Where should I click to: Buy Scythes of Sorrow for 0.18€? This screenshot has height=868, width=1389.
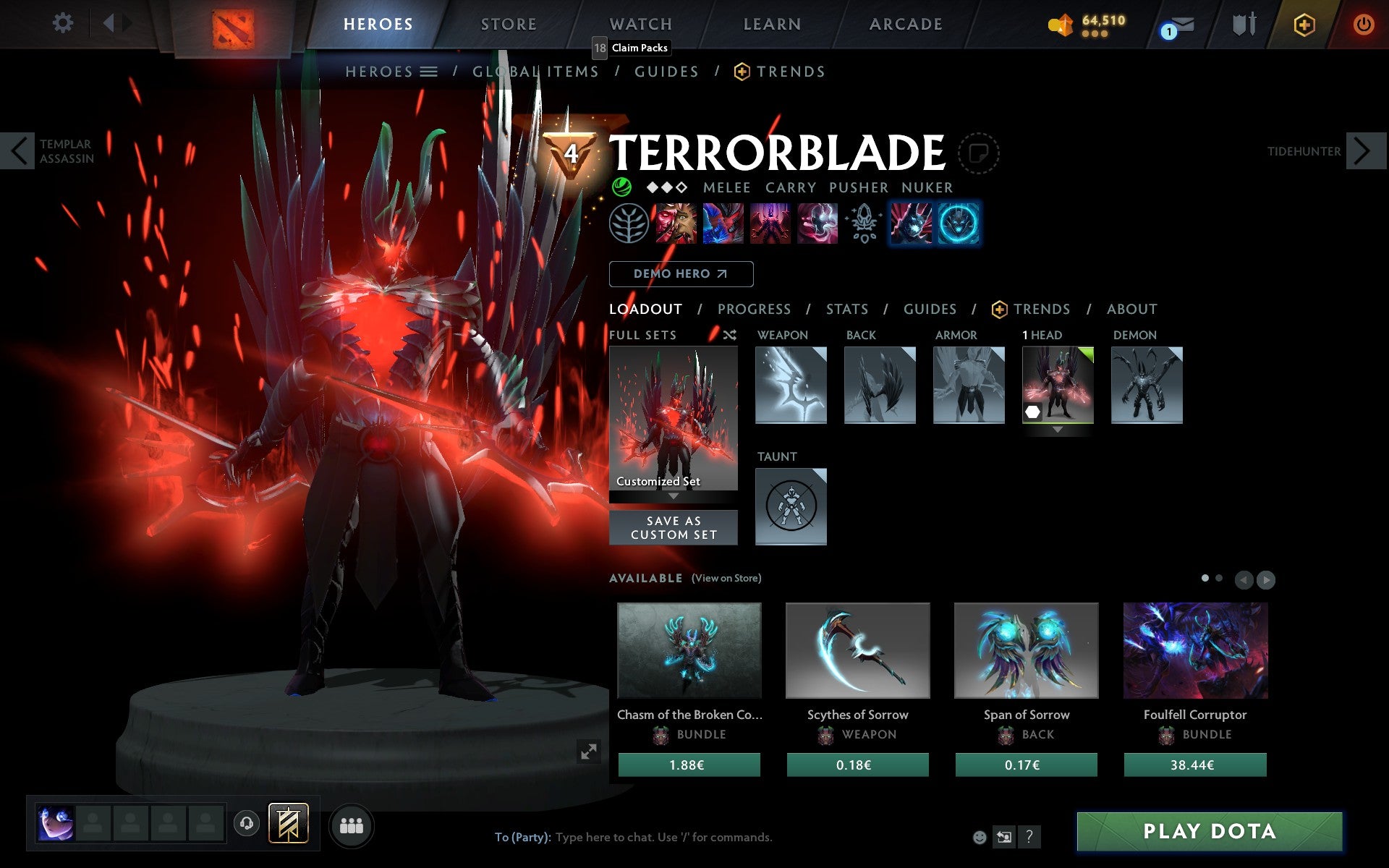[857, 764]
